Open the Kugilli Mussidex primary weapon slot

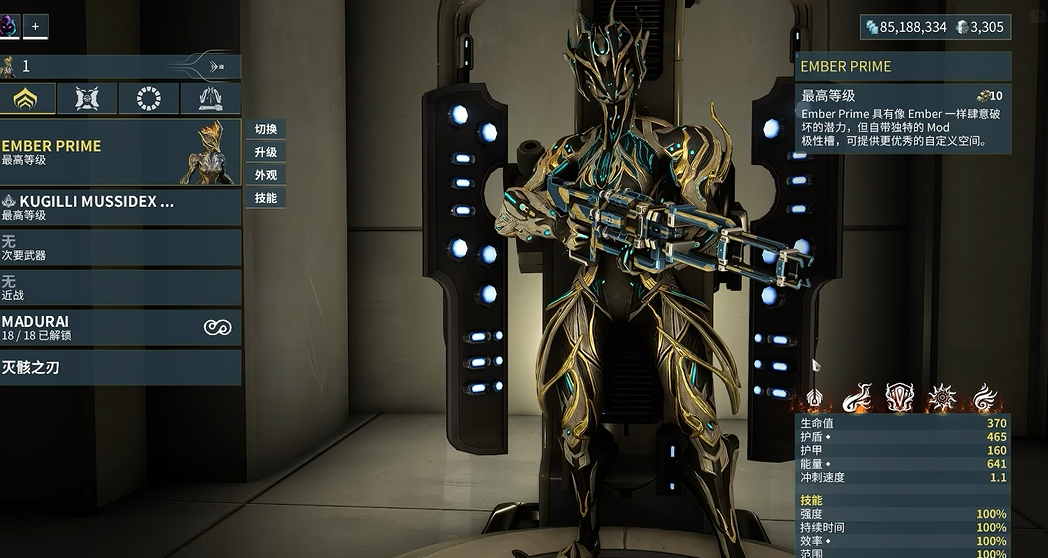(x=120, y=207)
